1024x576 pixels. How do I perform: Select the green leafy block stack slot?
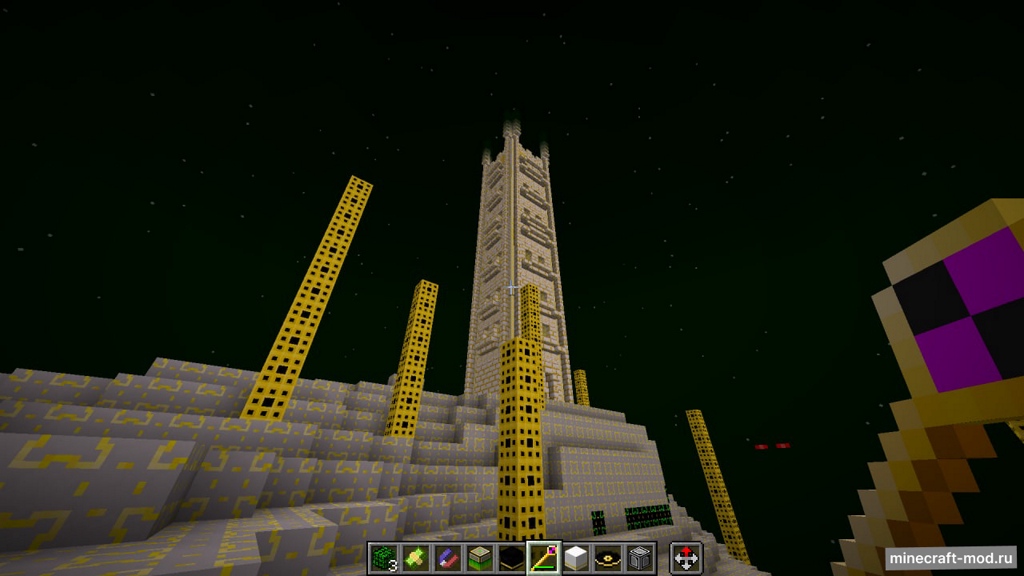383,558
